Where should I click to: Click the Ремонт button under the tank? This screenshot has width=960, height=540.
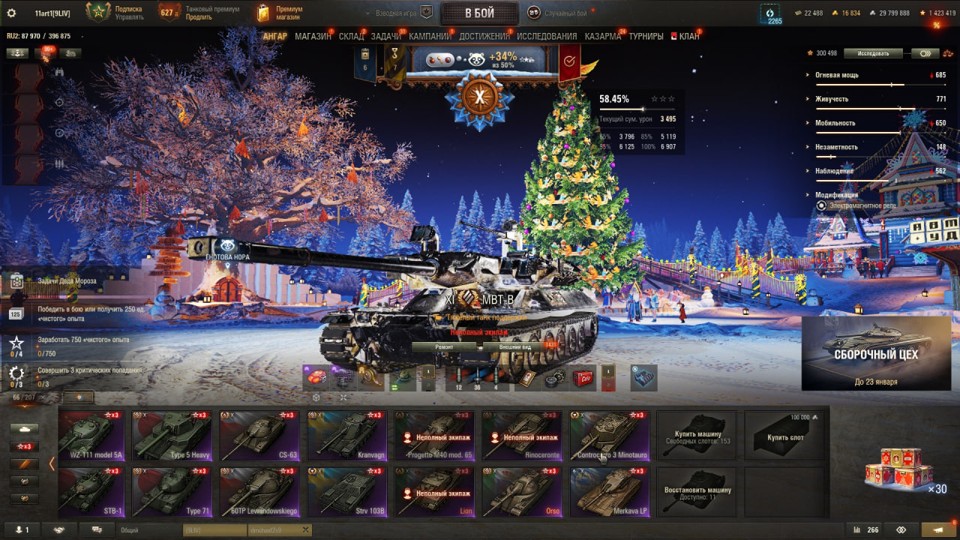[446, 346]
